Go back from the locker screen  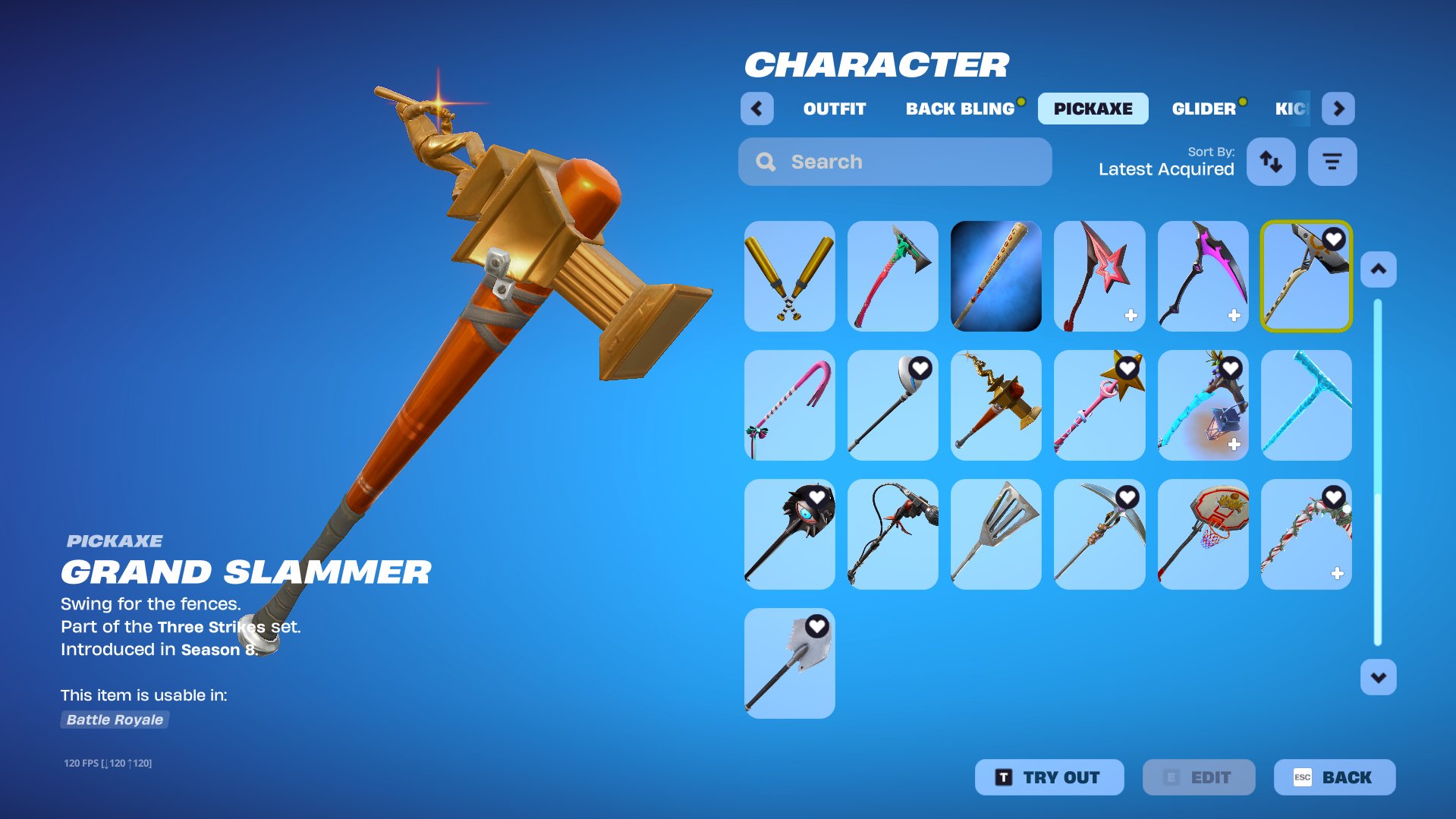click(x=1334, y=777)
